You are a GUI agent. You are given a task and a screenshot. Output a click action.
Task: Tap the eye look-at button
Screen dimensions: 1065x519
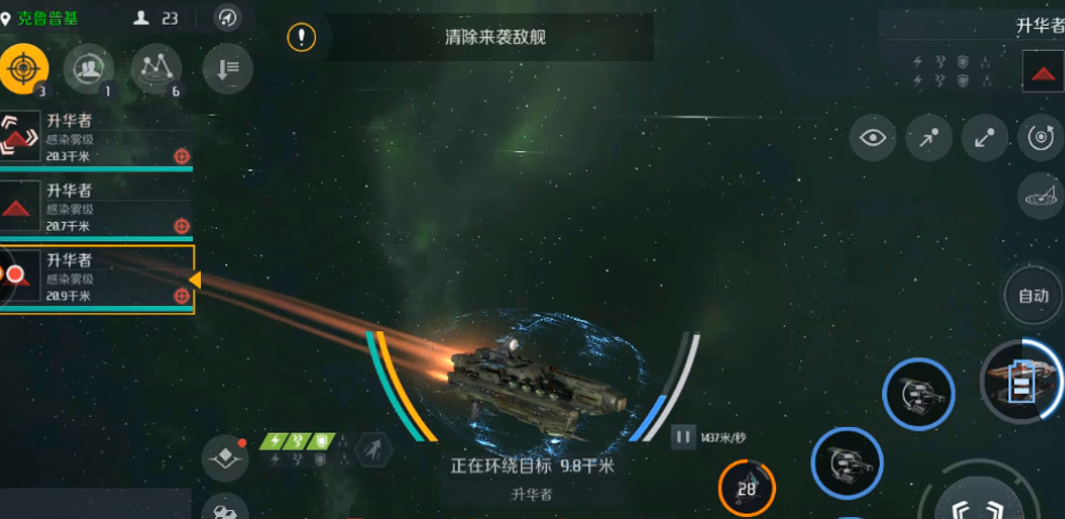[872, 138]
